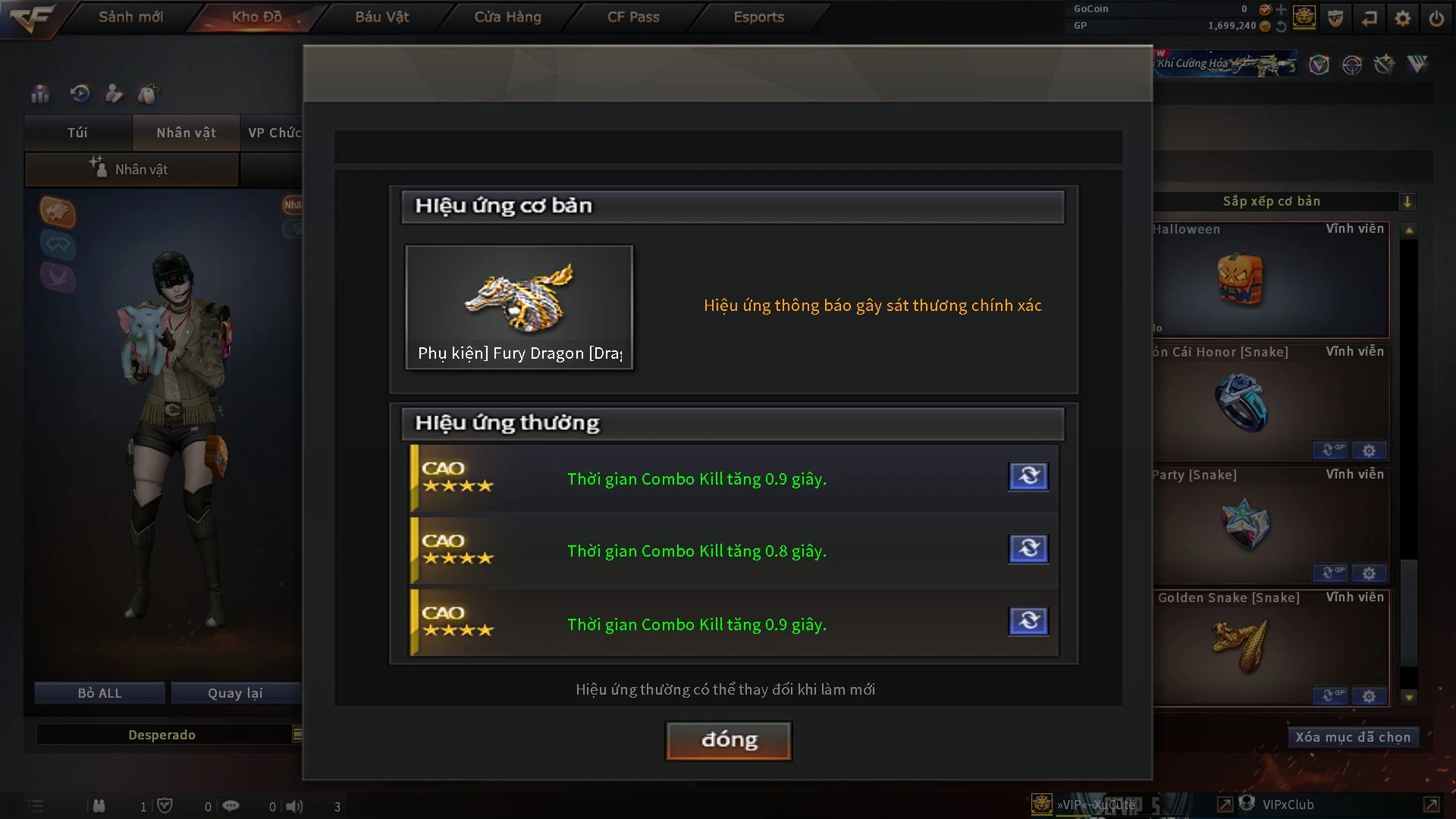Open the Túi bag tab

coord(77,133)
